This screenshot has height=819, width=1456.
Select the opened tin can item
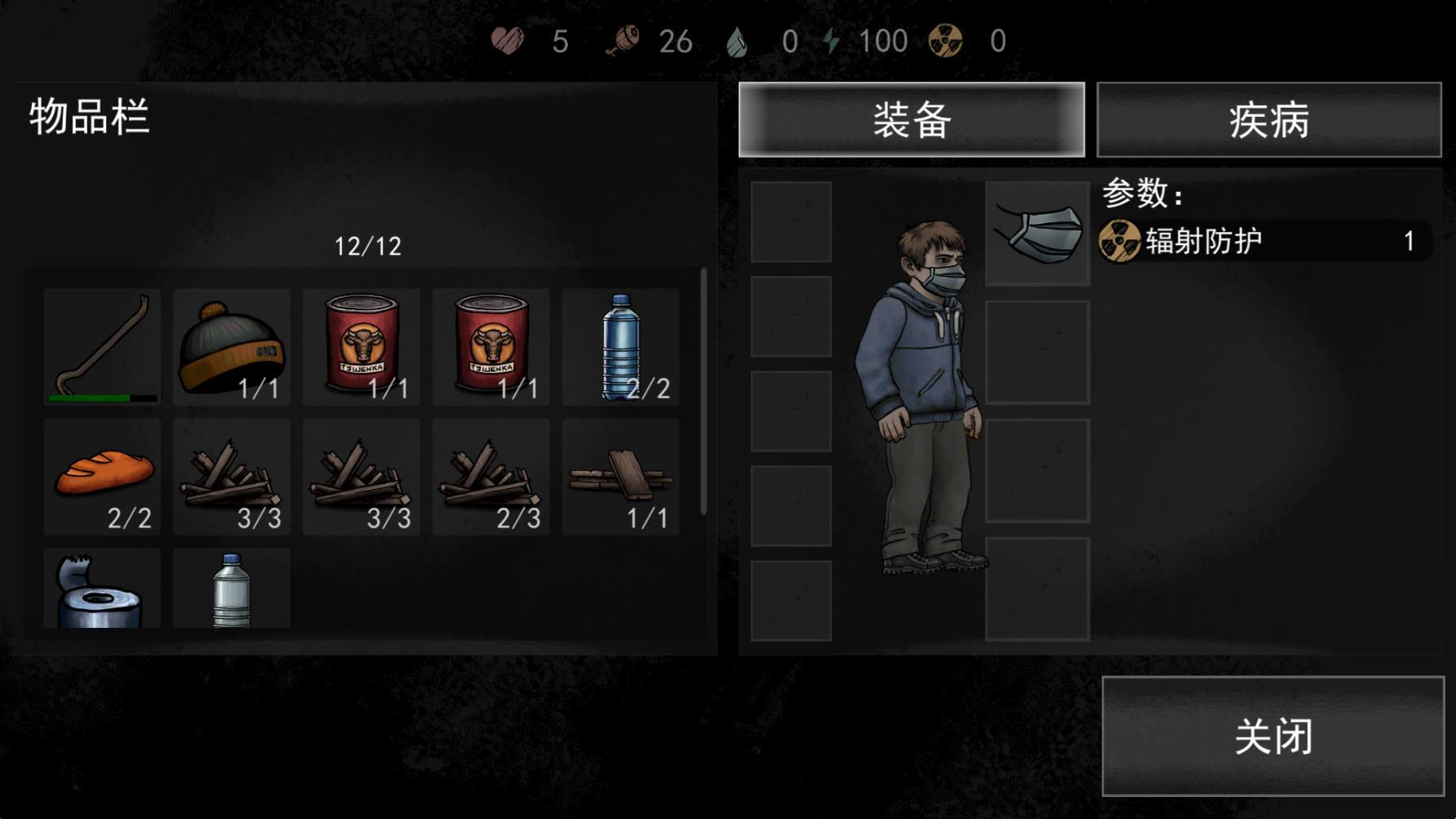point(102,590)
